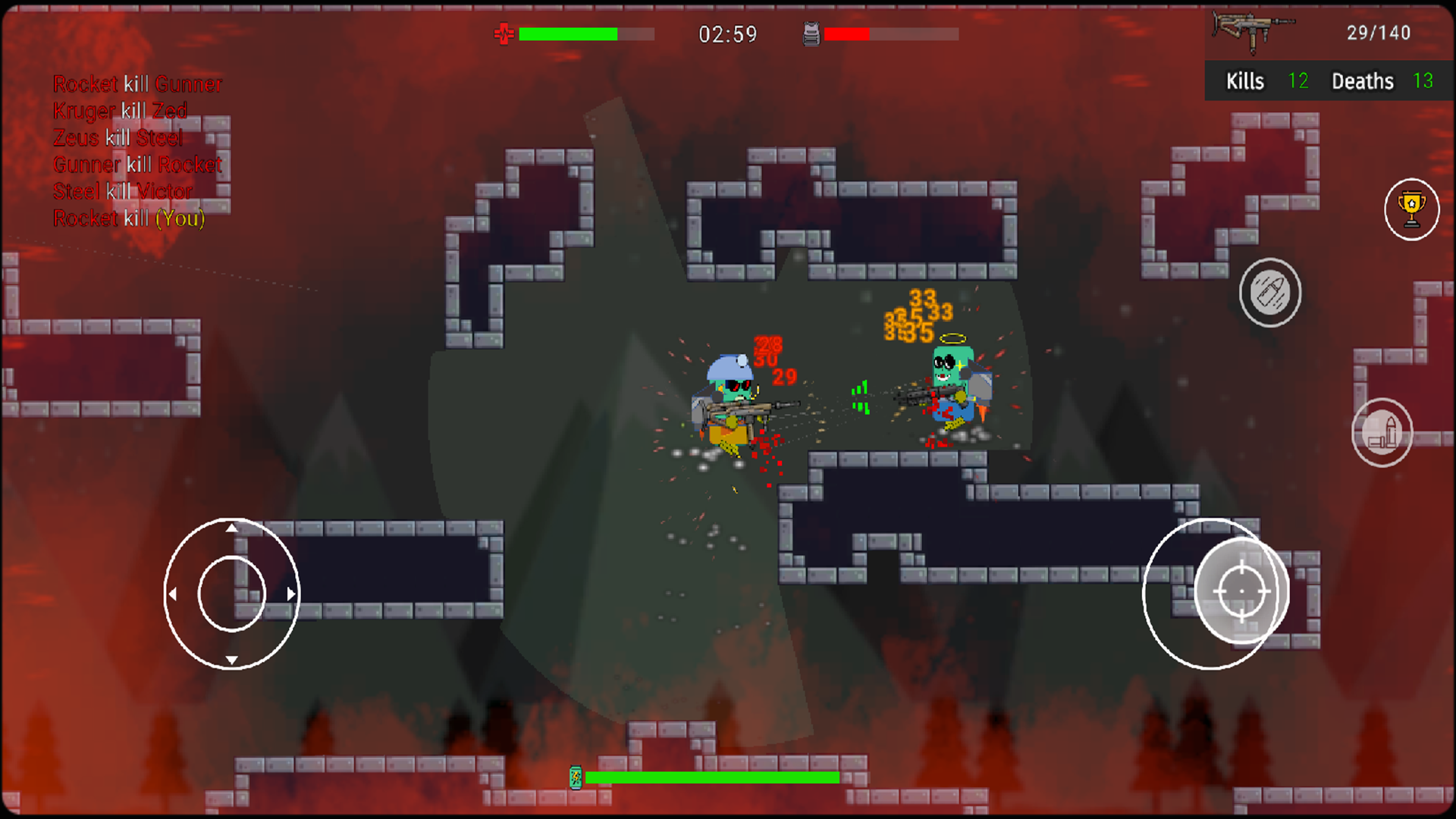
Task: Click the 'Rocket kill (You)' feed entry
Action: (127, 218)
